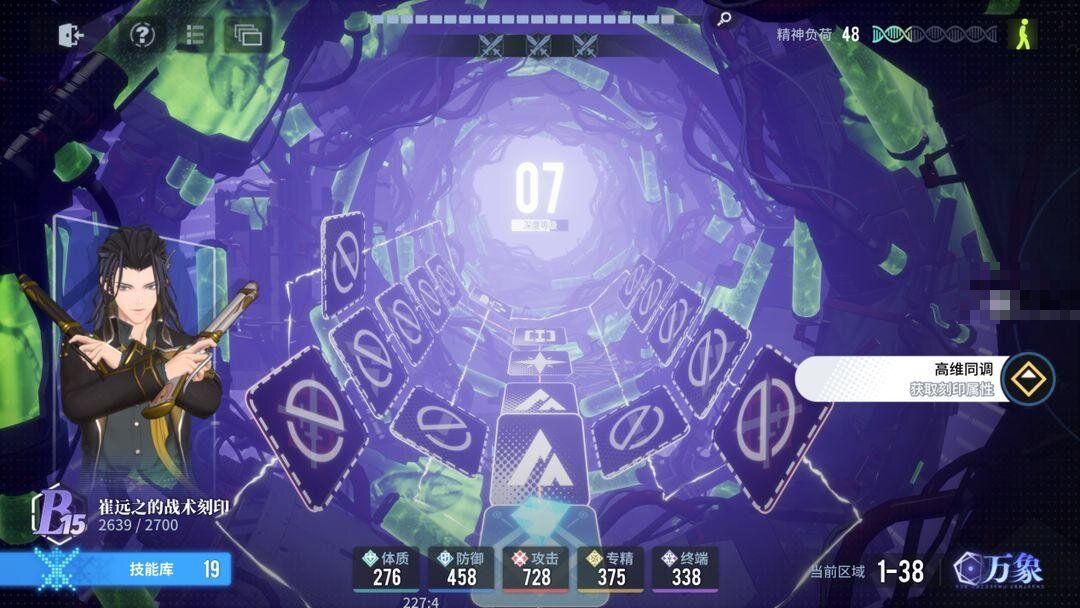The image size is (1080, 608).
Task: Select the 攻击 stat box
Action: coord(536,568)
